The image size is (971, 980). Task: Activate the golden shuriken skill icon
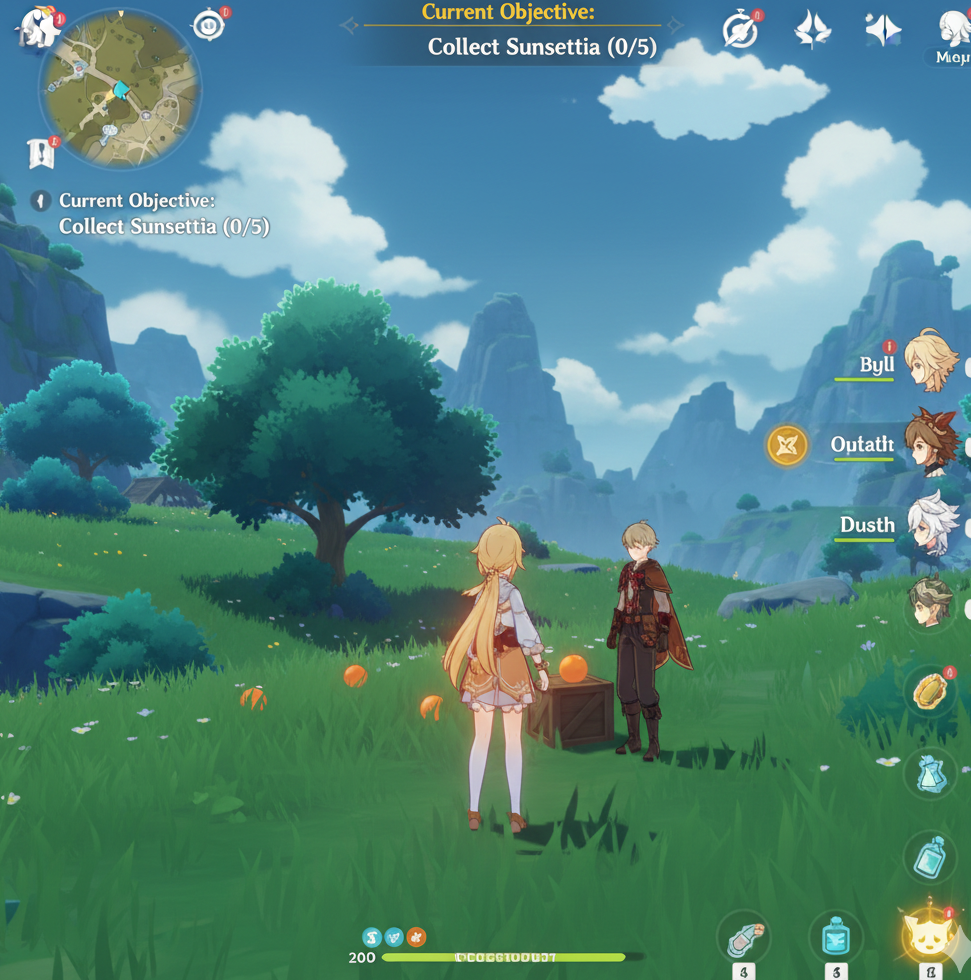[787, 445]
